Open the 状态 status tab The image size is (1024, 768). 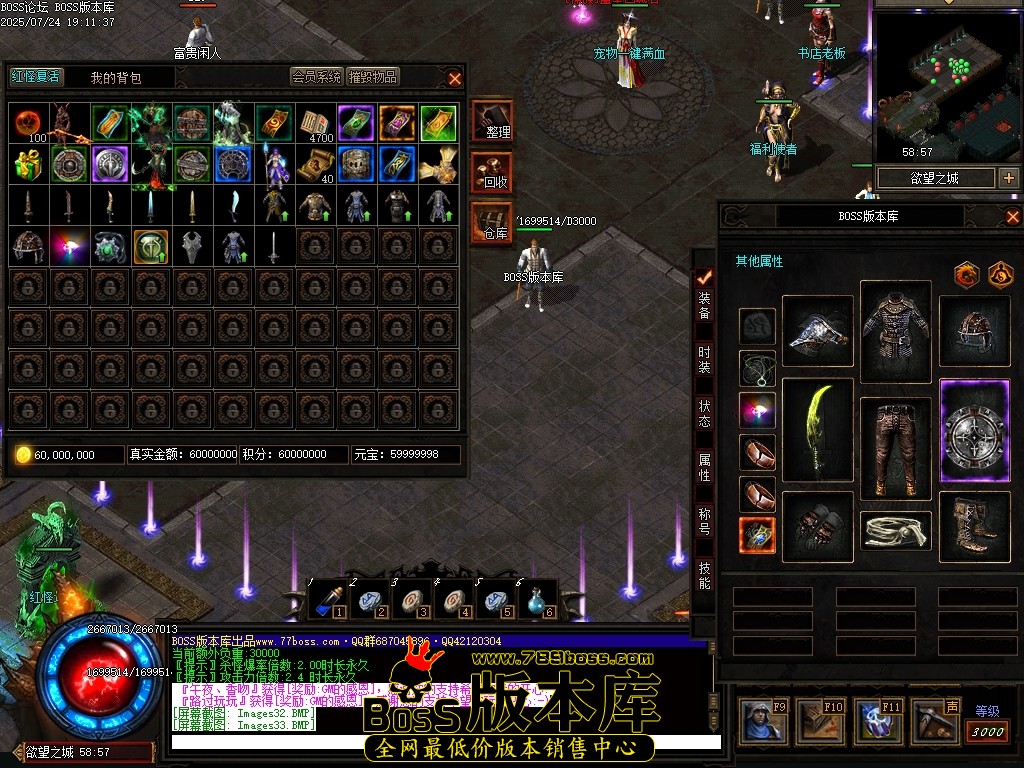tap(705, 413)
